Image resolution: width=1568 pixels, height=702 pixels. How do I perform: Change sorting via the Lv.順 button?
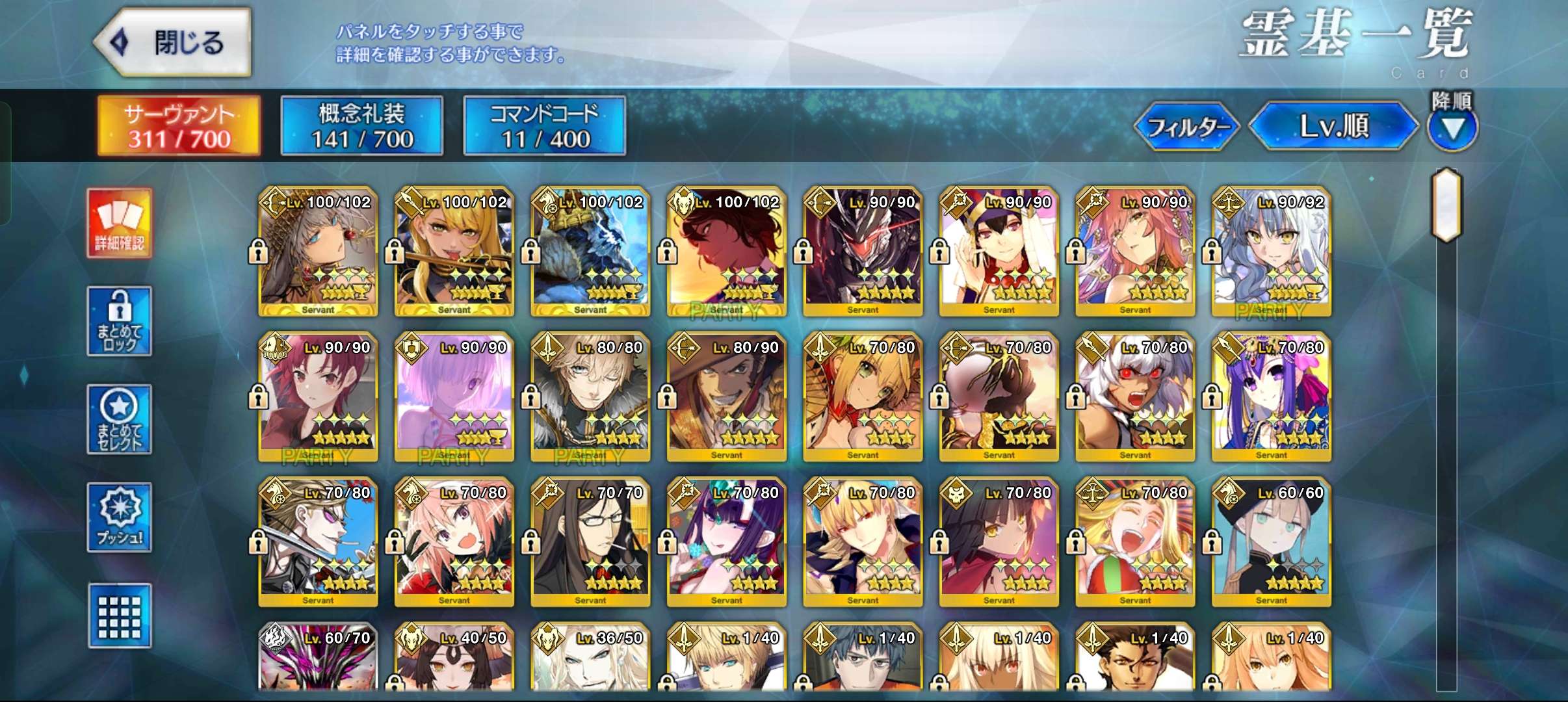(1333, 126)
